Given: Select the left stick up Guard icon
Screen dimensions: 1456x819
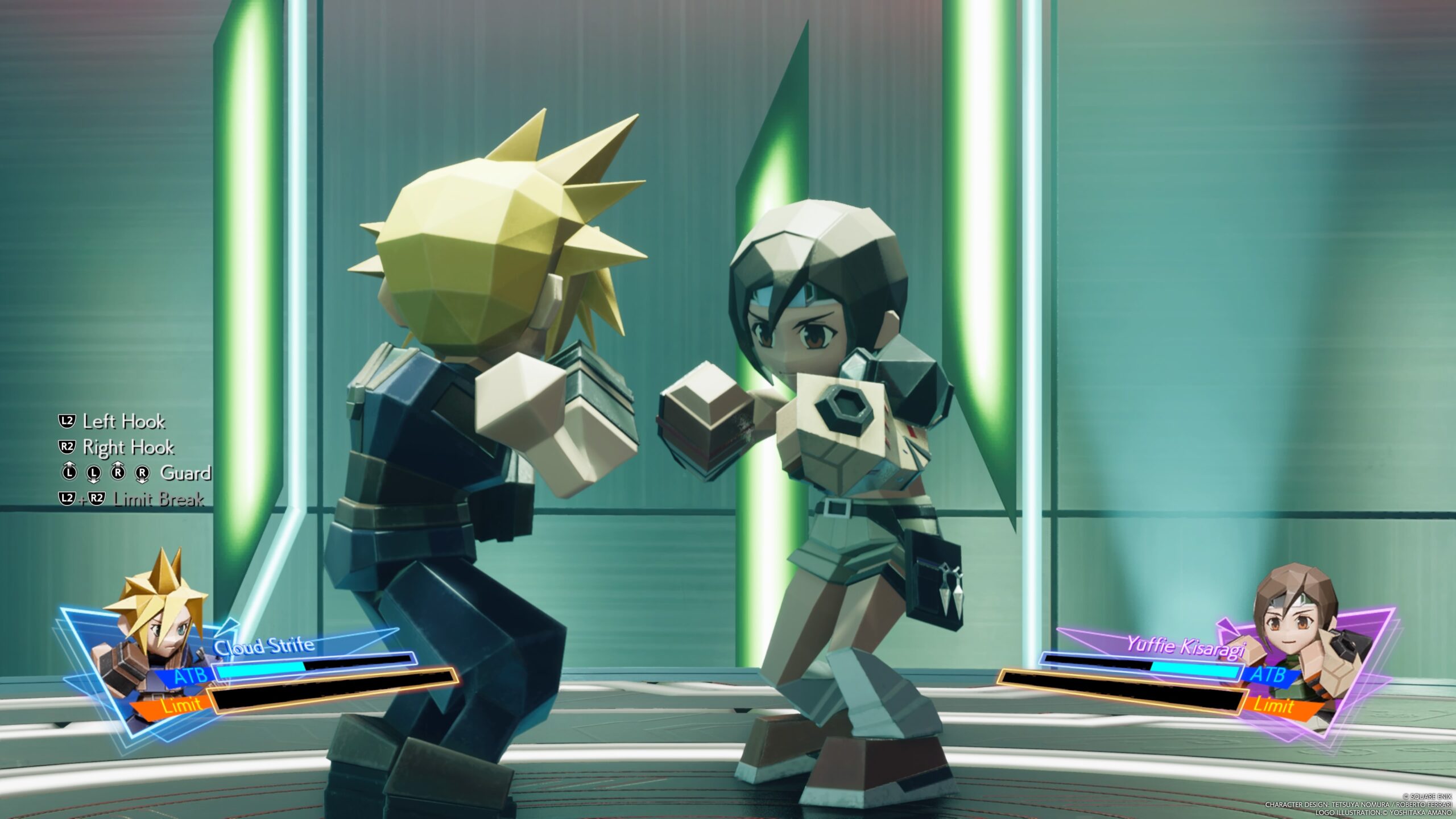Looking at the screenshot, I should pos(69,473).
